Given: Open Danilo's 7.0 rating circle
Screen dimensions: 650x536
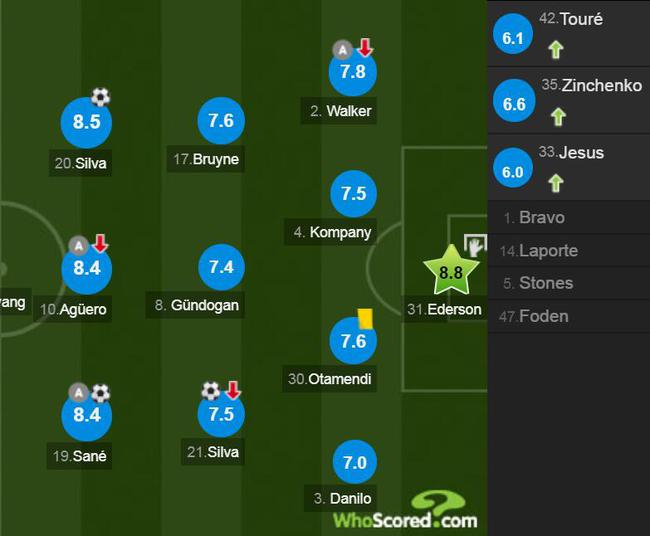Looking at the screenshot, I should click(x=355, y=463).
